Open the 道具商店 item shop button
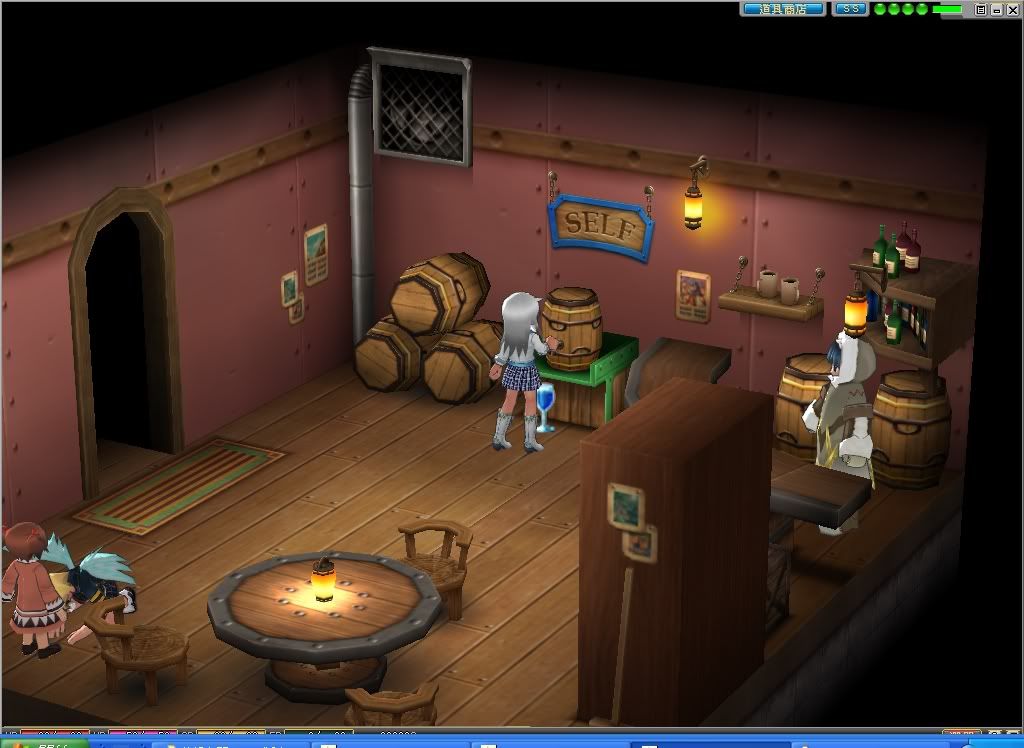Viewport: 1024px width, 748px height. coord(783,9)
